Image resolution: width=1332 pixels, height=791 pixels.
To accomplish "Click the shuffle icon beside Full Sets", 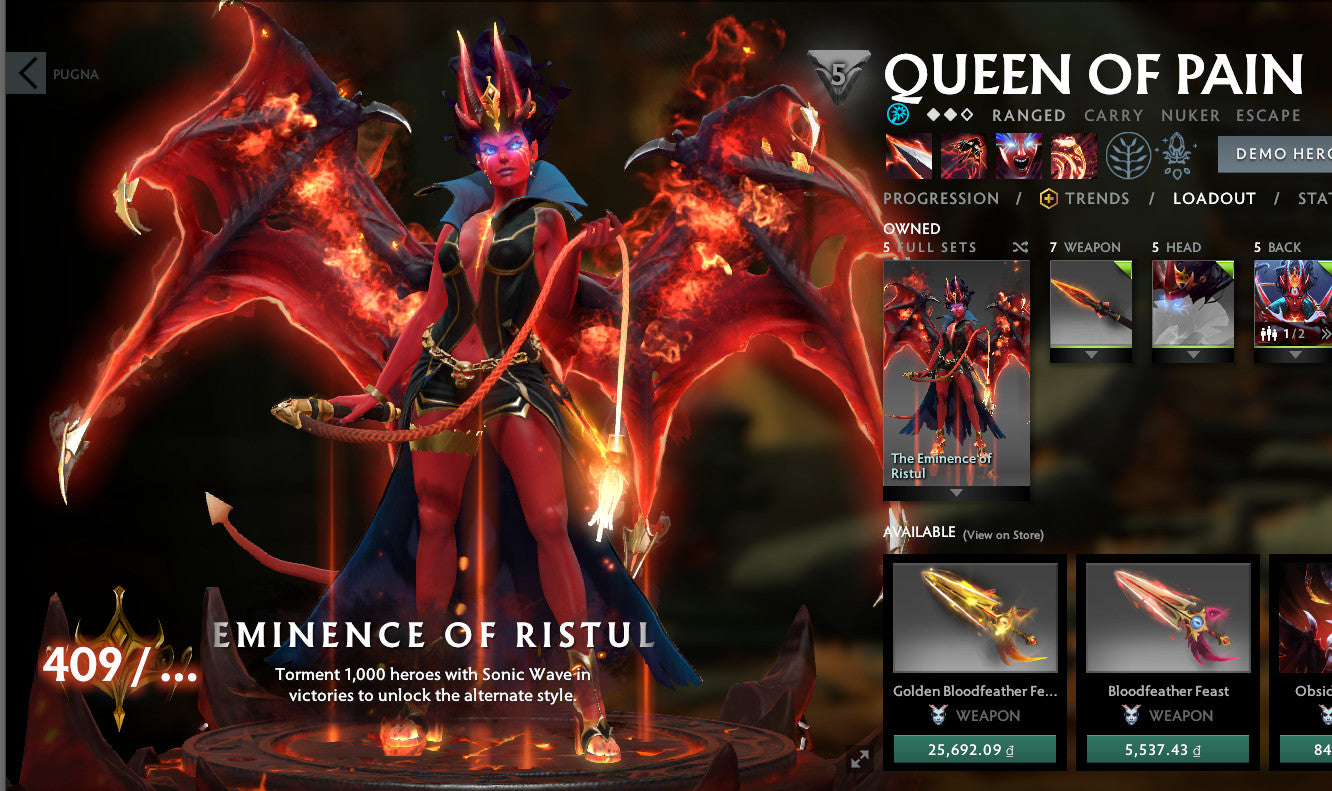I will click(1021, 246).
